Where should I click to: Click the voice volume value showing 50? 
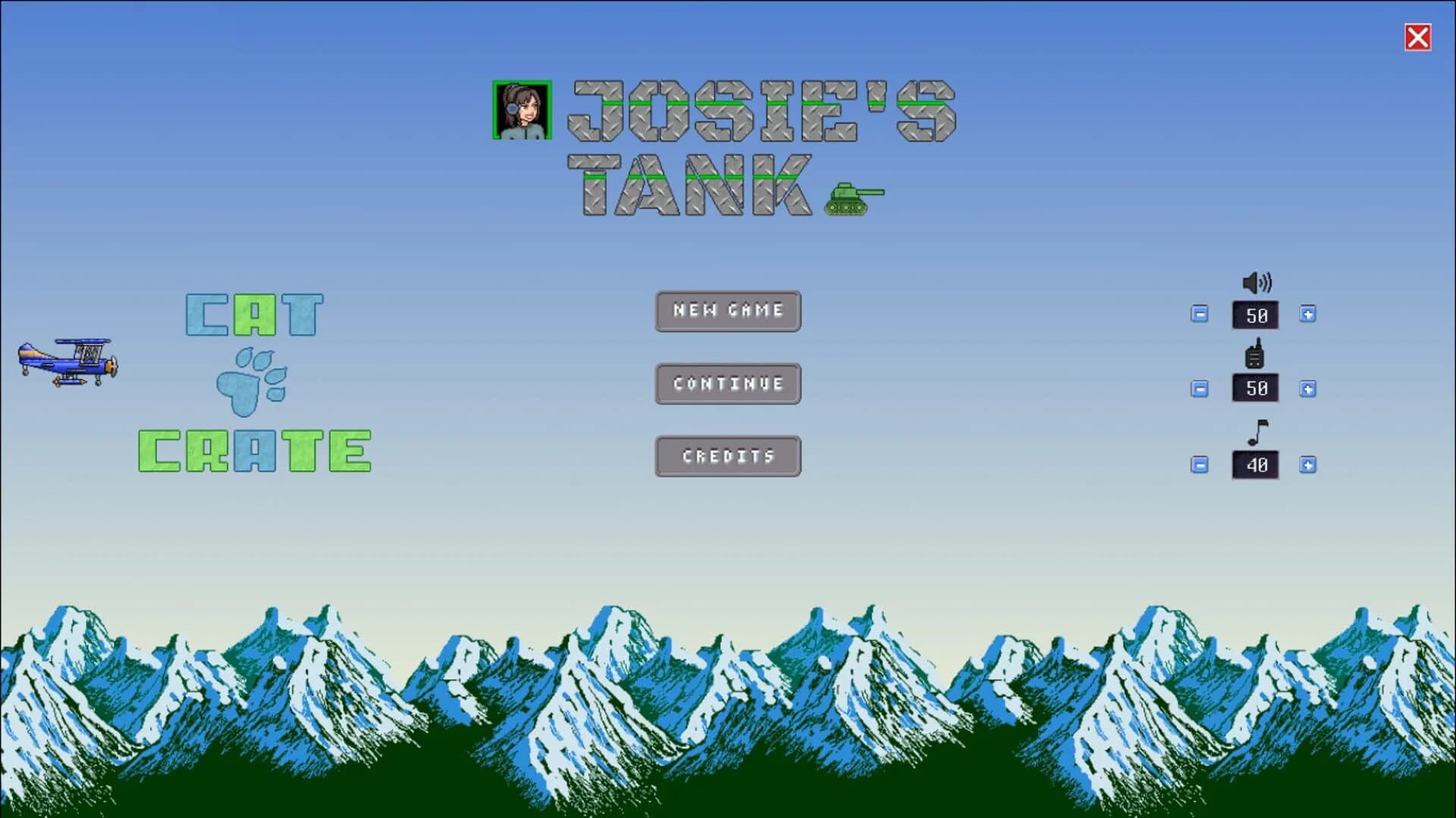click(1255, 389)
